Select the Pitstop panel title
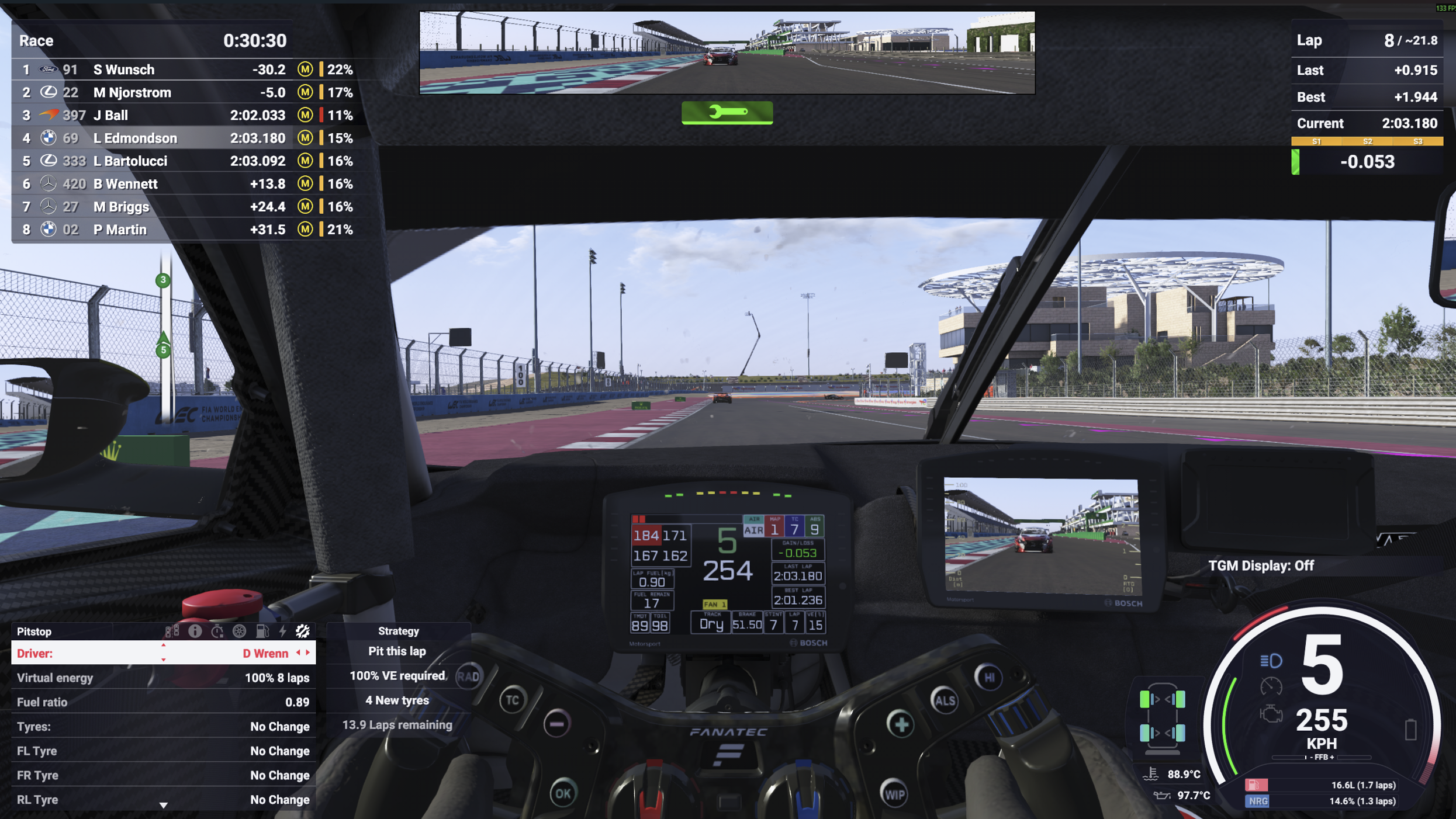 [35, 631]
